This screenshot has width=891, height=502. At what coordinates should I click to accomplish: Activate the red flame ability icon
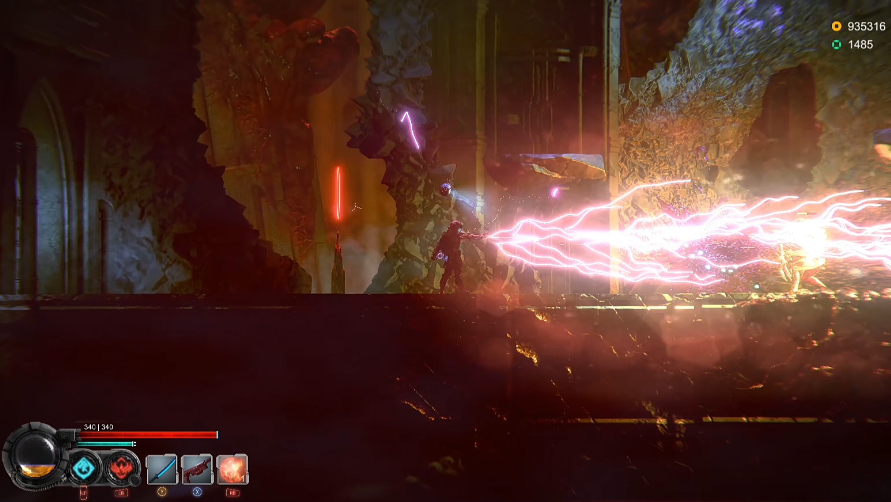point(123,467)
